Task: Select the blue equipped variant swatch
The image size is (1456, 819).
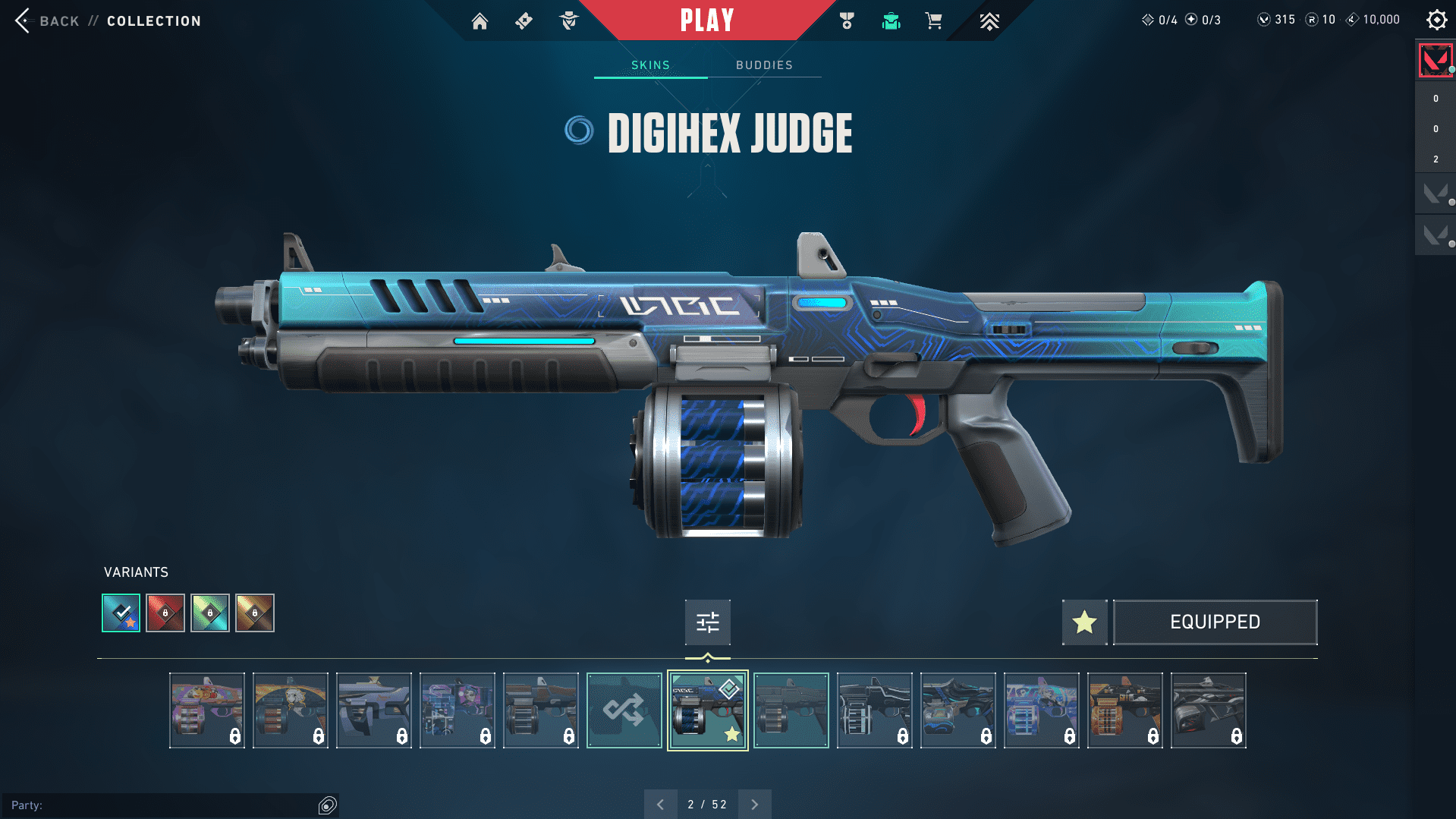Action: click(121, 613)
